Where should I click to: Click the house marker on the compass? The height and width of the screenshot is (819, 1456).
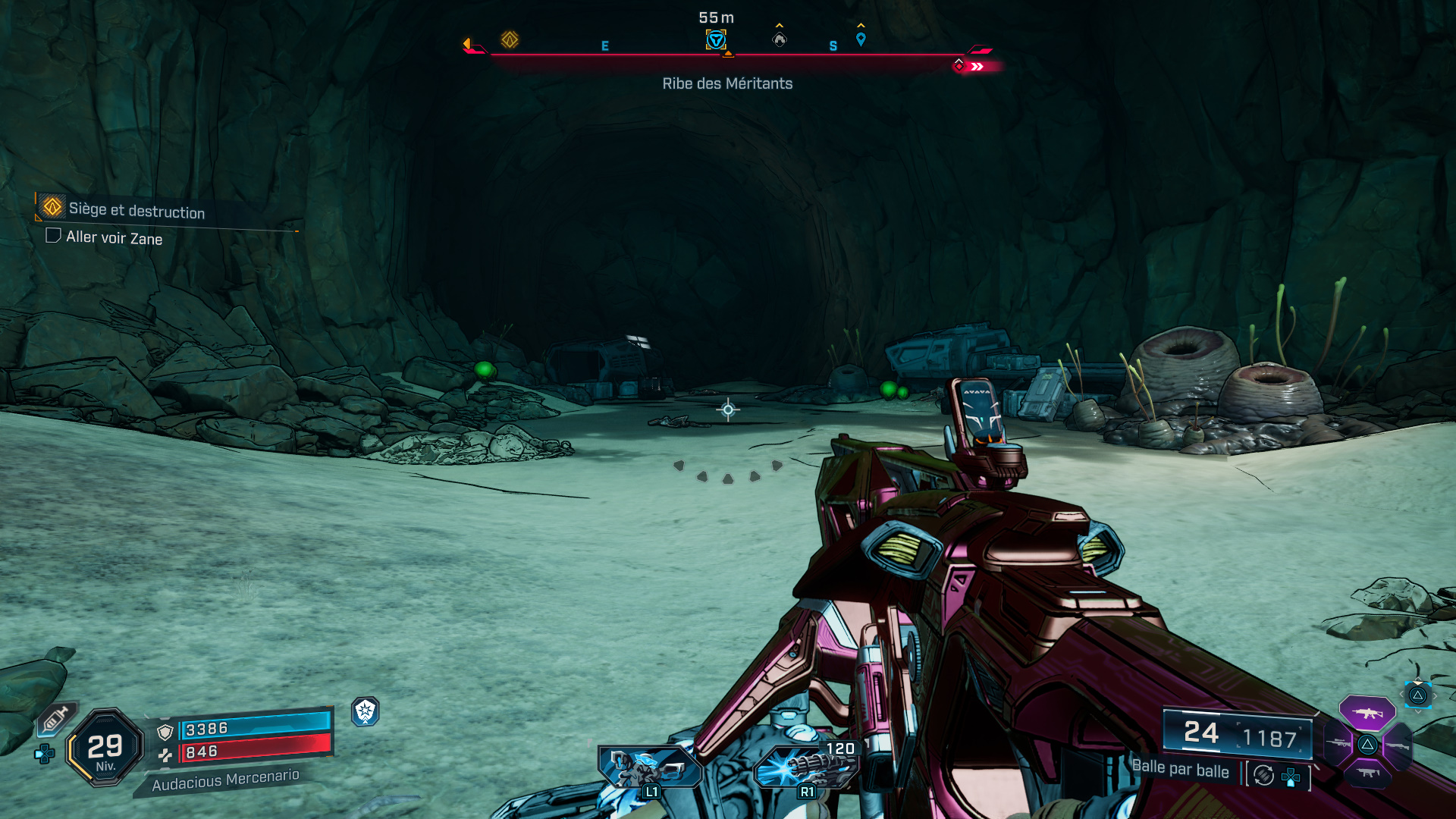(780, 39)
